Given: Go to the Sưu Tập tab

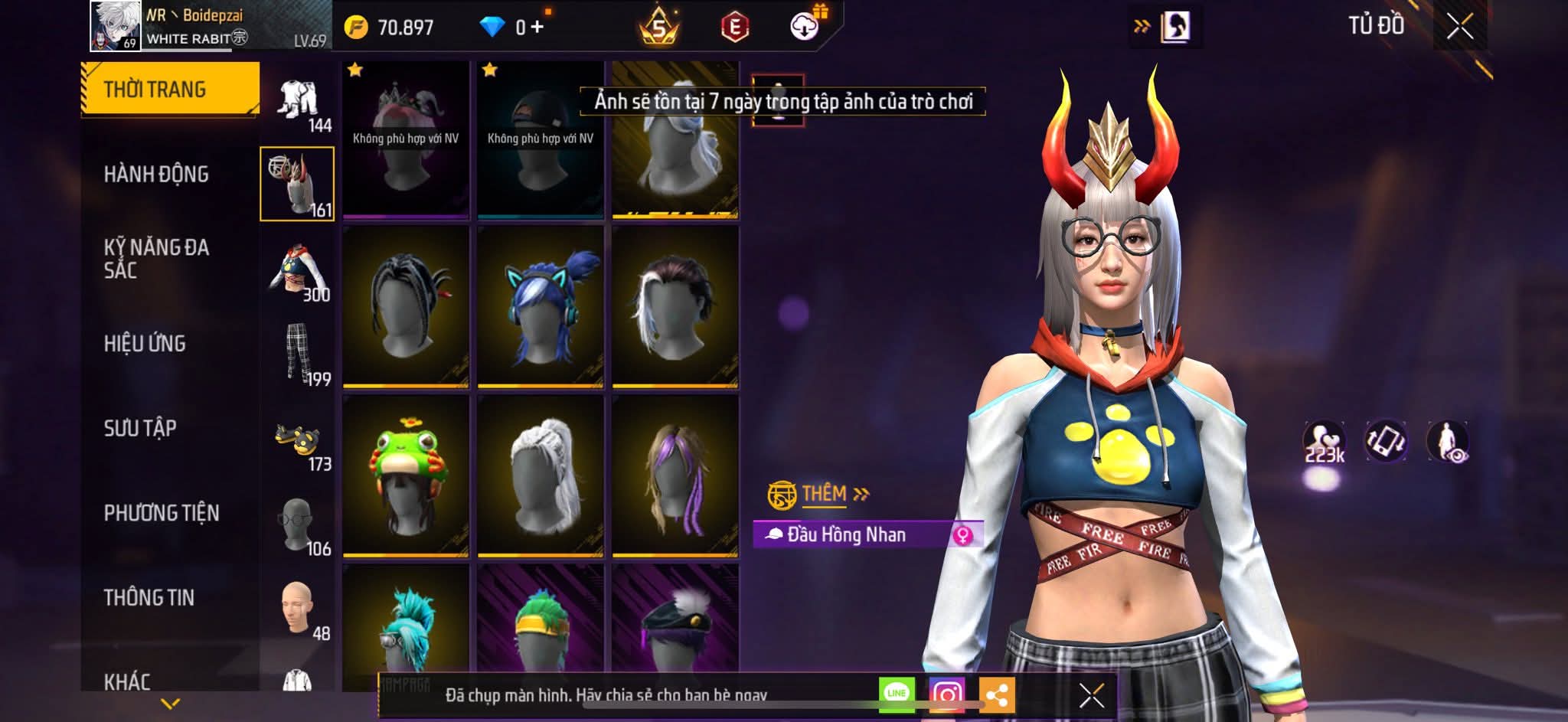Looking at the screenshot, I should [x=140, y=428].
